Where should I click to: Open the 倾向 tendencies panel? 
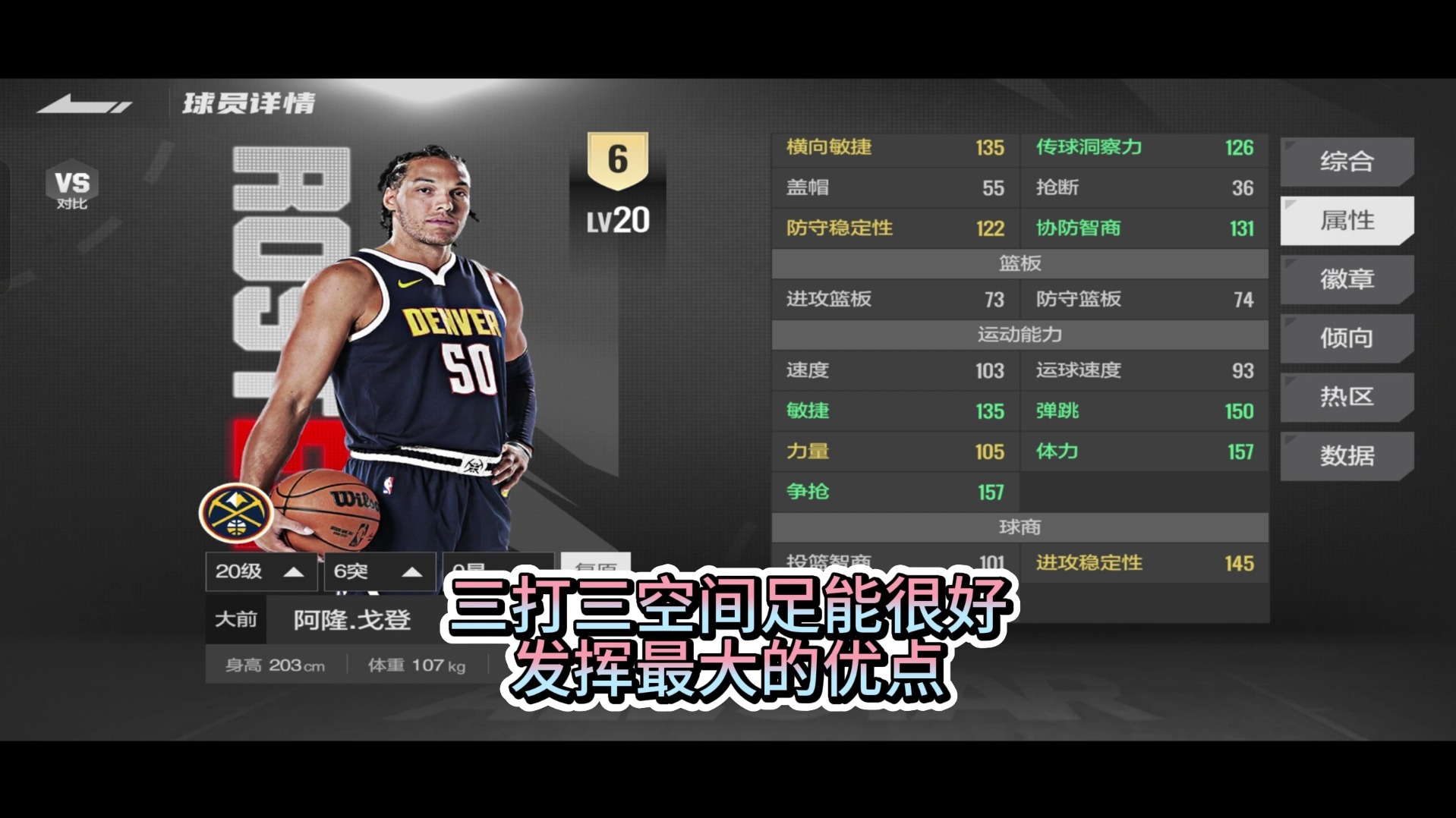(x=1347, y=338)
